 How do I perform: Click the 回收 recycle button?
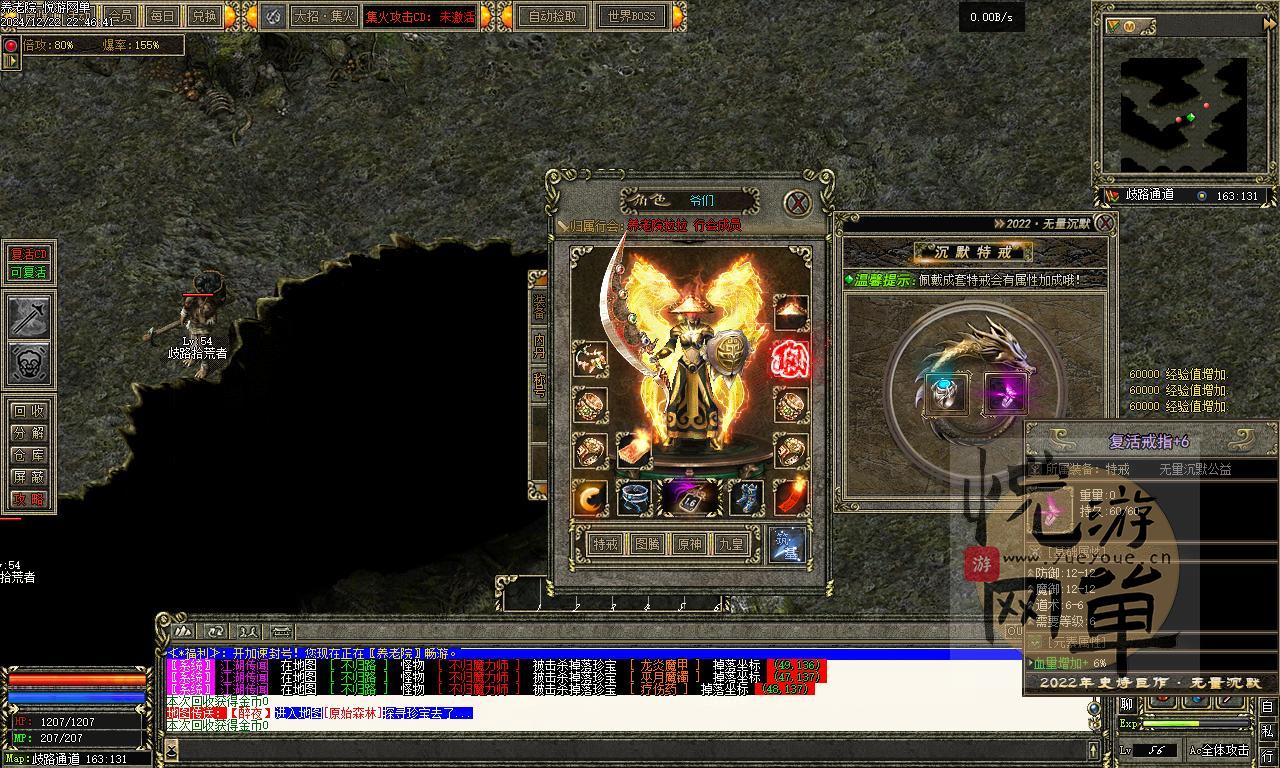28,411
